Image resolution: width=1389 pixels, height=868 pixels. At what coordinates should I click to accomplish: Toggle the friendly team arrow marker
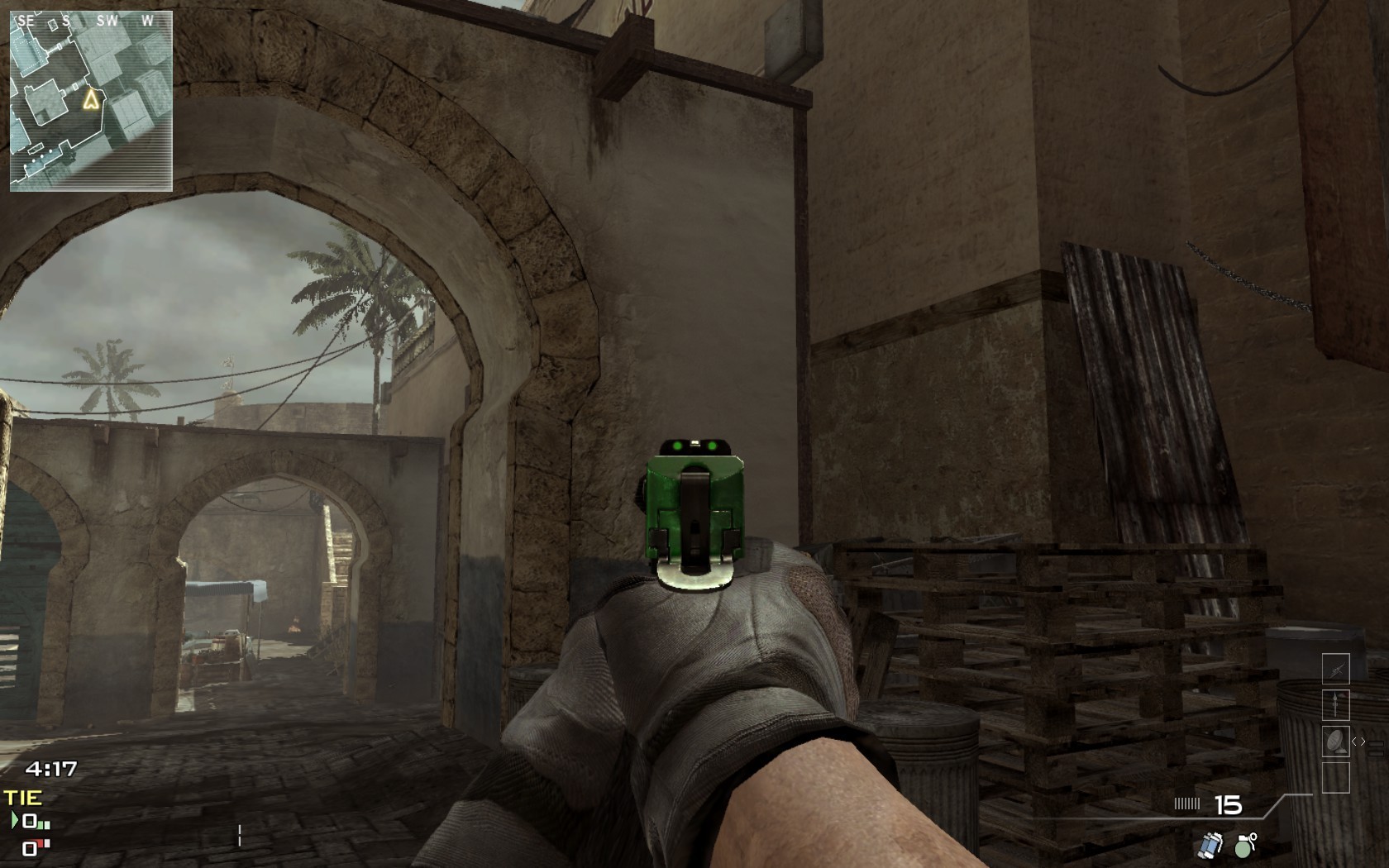(x=14, y=819)
